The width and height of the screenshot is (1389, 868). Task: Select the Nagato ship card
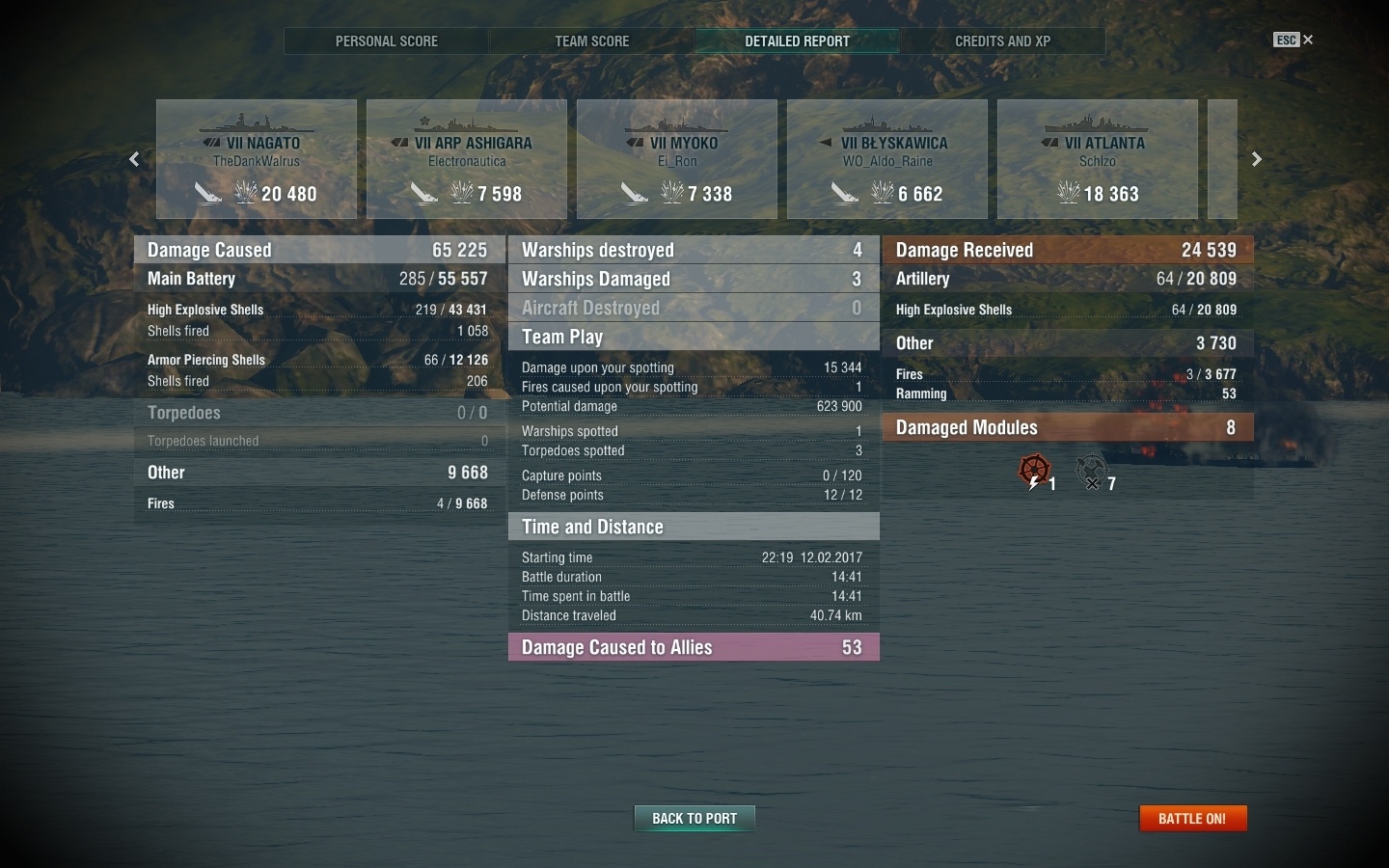257,159
